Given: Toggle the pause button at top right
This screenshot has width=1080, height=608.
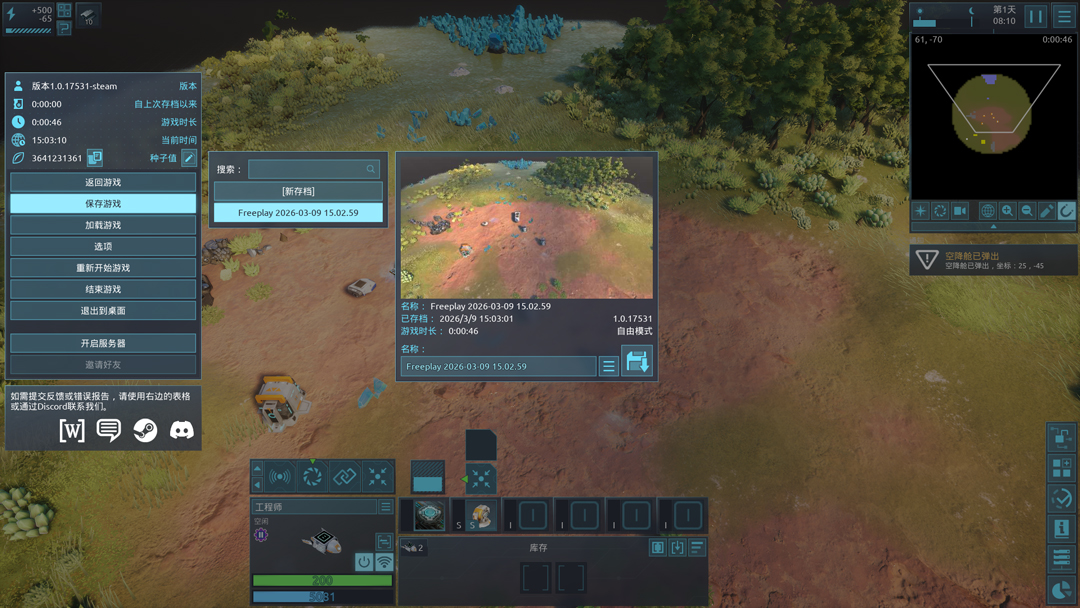Looking at the screenshot, I should pyautogui.click(x=1036, y=16).
